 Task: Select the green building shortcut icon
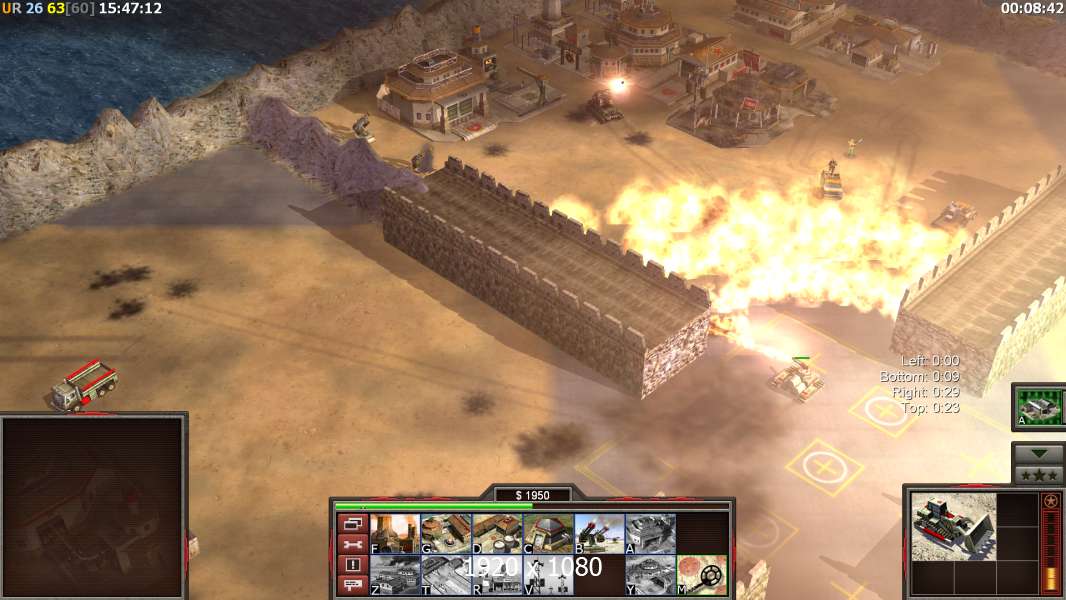coord(1039,407)
